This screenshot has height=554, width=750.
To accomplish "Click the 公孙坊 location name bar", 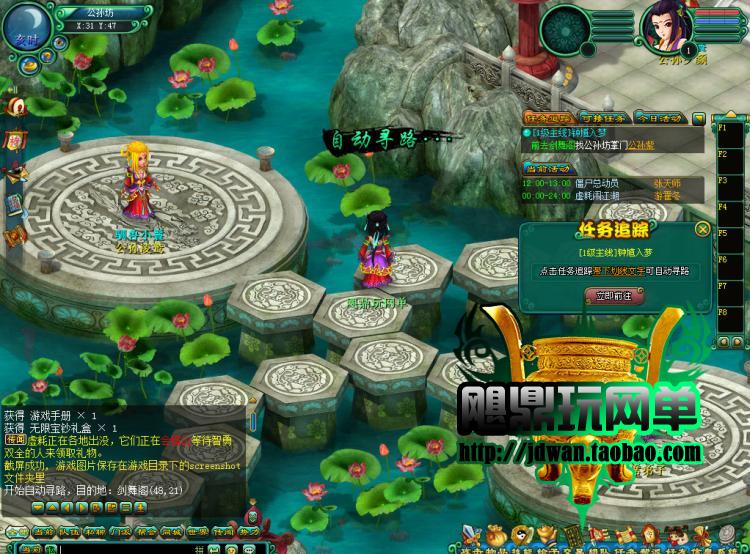I will (96, 13).
